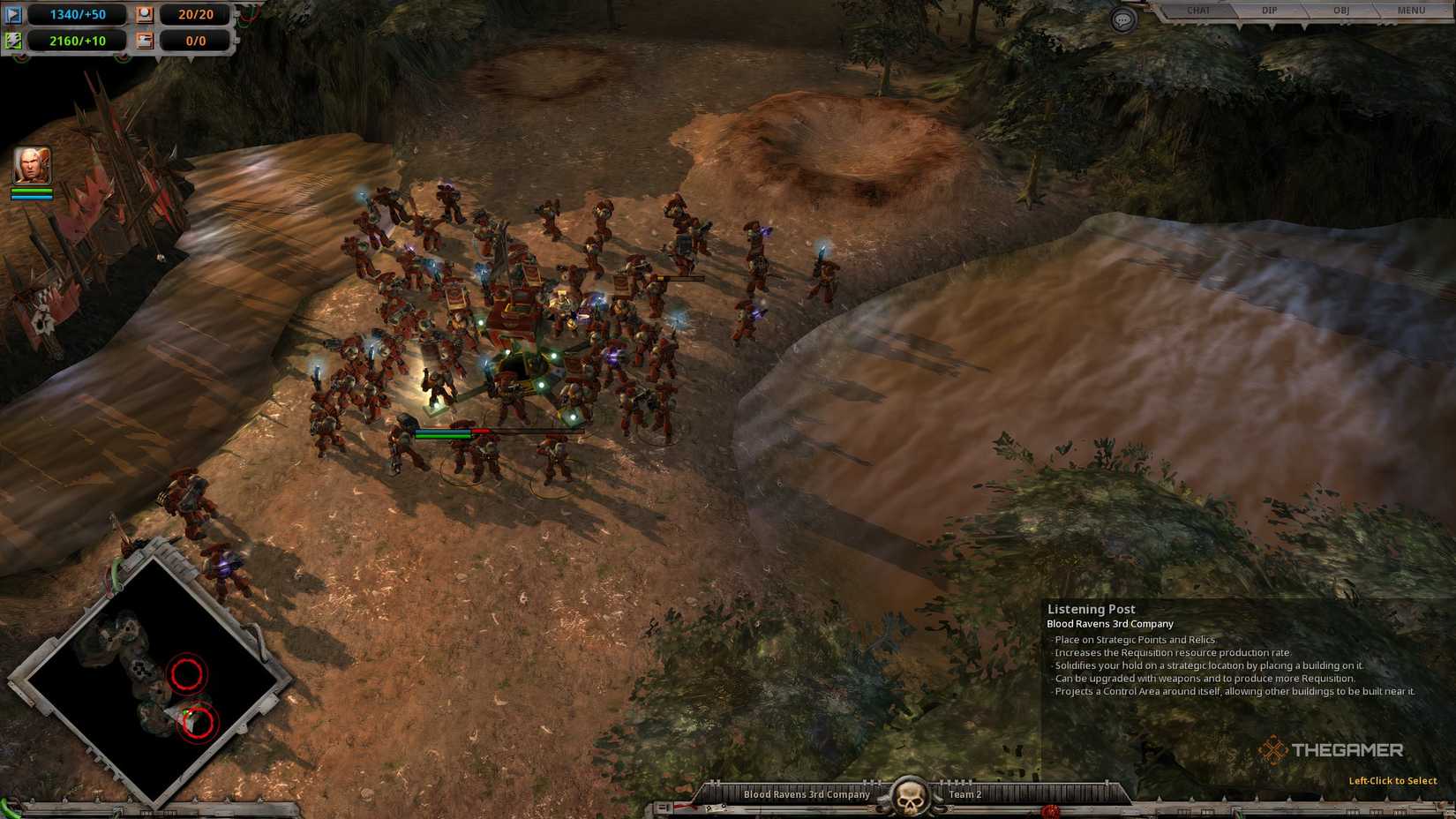Viewport: 1456px width, 819px height.
Task: Switch to the CHAT tab
Action: click(1198, 11)
